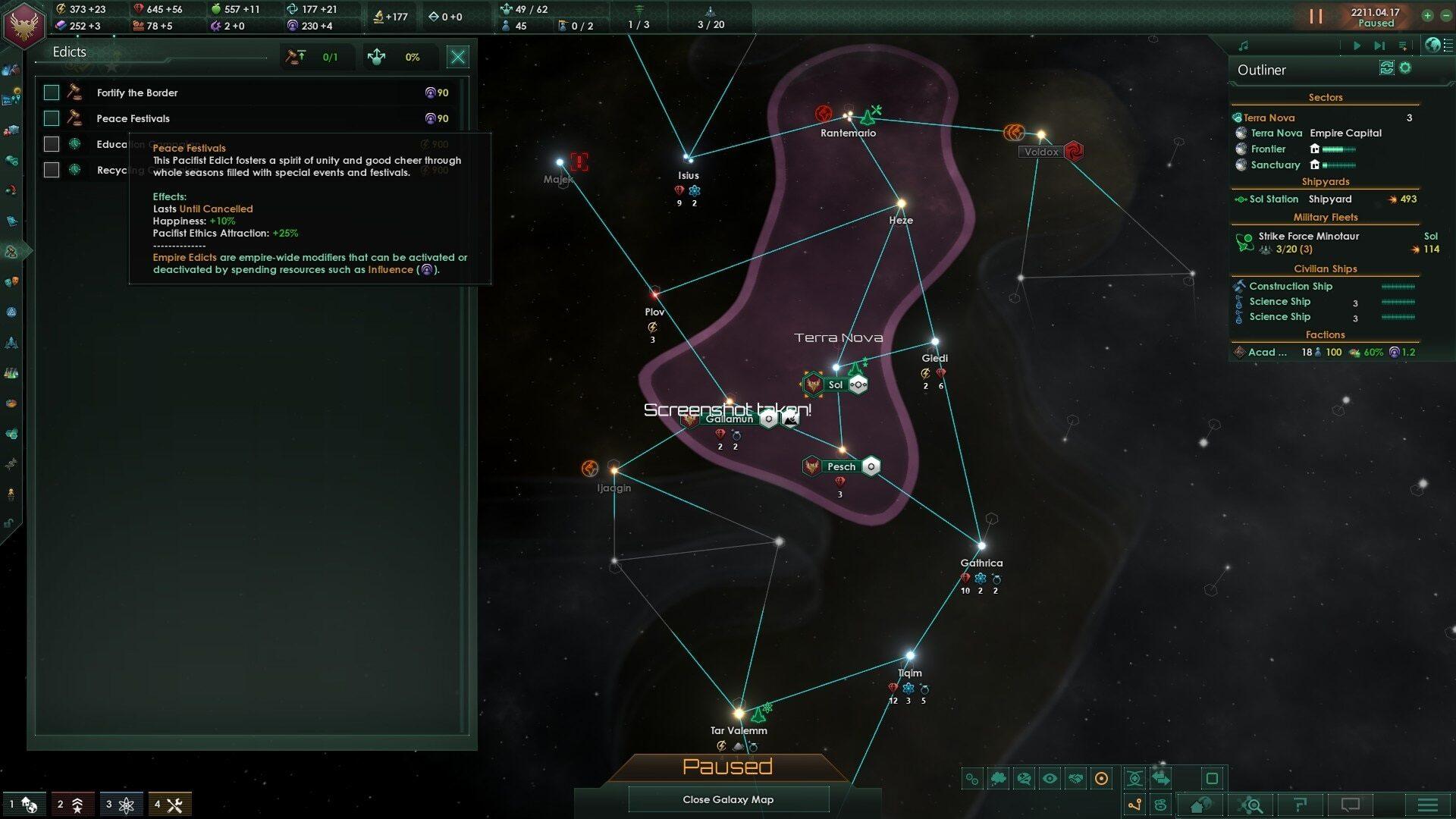The image size is (1456, 819).
Task: Choose the Construction Ship in Outliner
Action: 1291,286
